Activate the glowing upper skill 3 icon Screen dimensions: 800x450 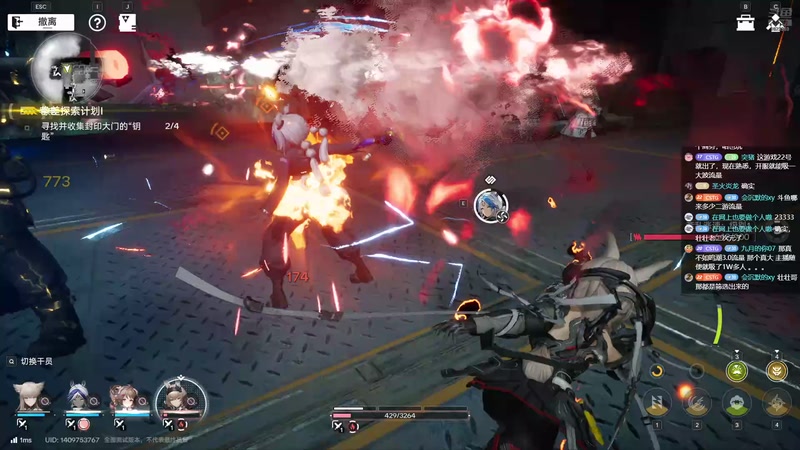(x=737, y=371)
